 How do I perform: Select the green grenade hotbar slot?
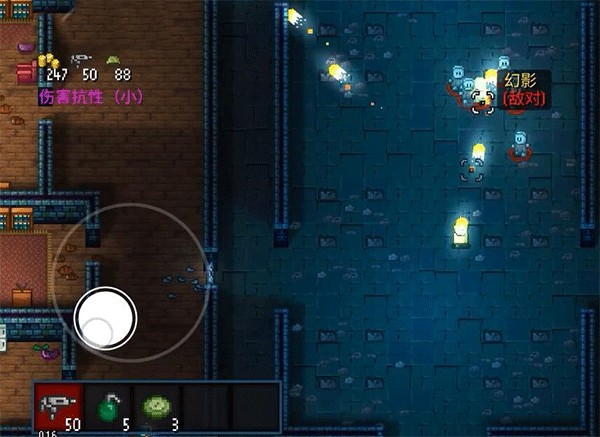108,408
